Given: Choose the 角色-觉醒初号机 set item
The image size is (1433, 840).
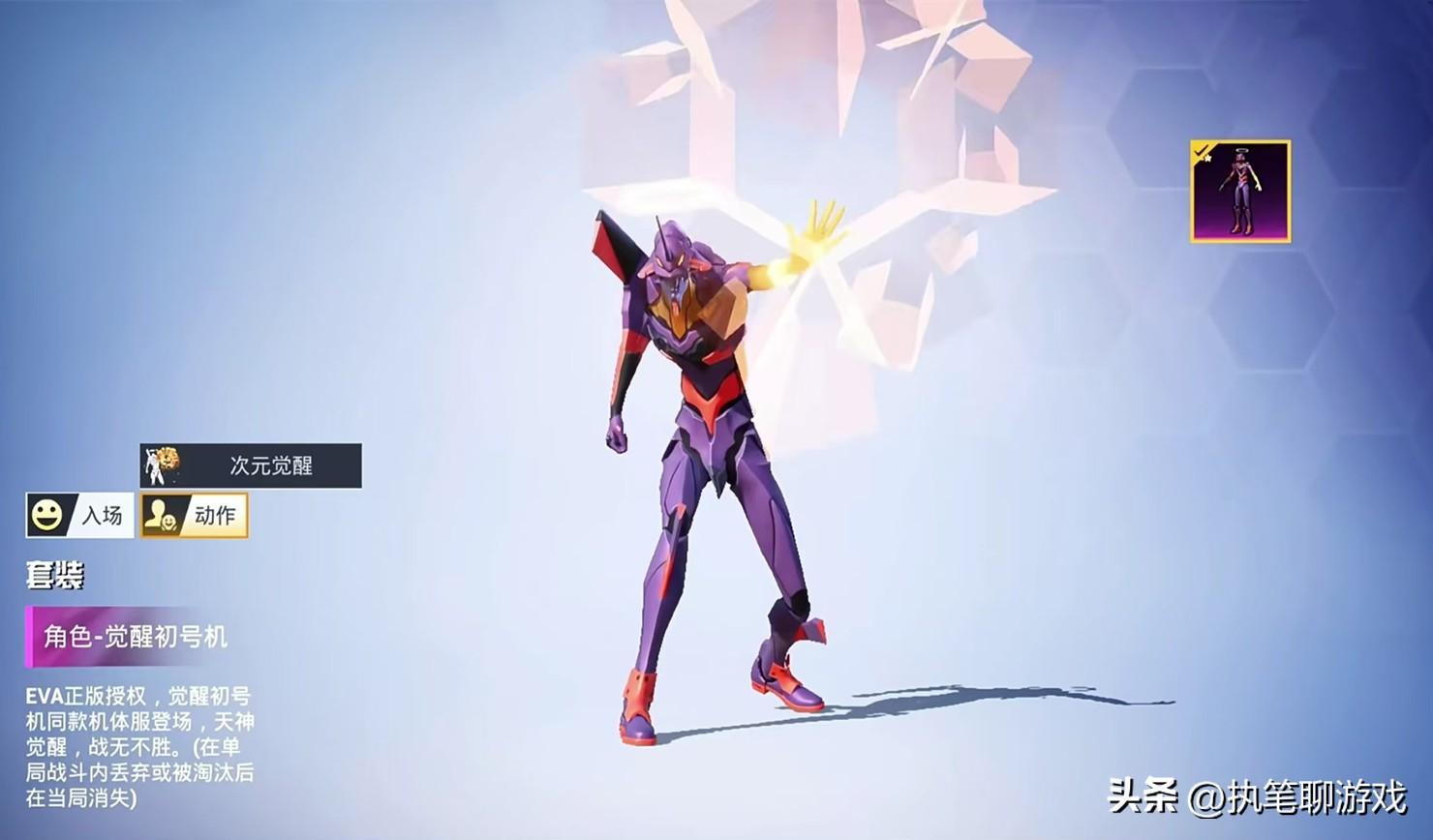Looking at the screenshot, I should click(129, 636).
